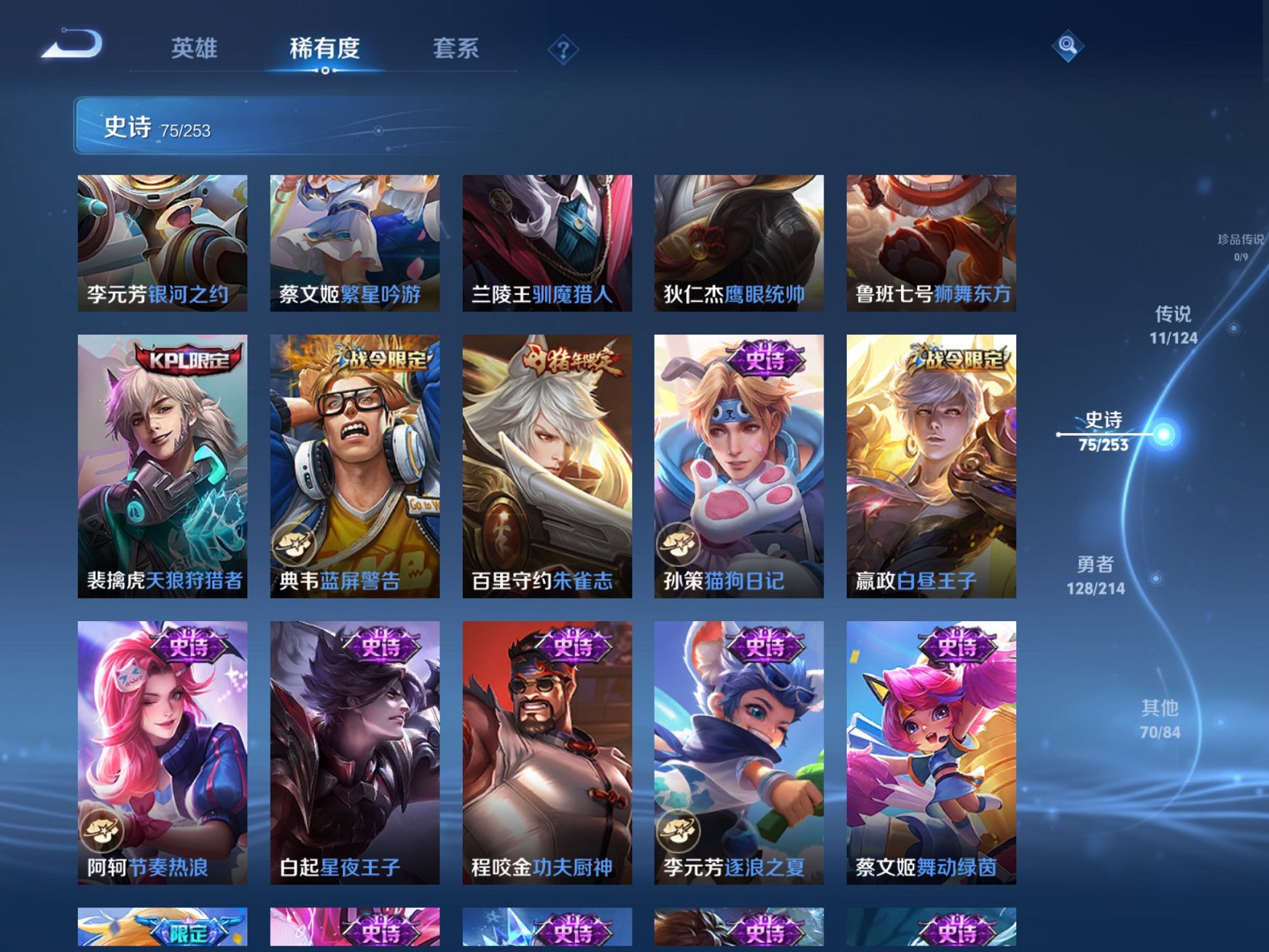
Task: Select 传说 rarity in the right sidebar
Action: (x=1172, y=325)
